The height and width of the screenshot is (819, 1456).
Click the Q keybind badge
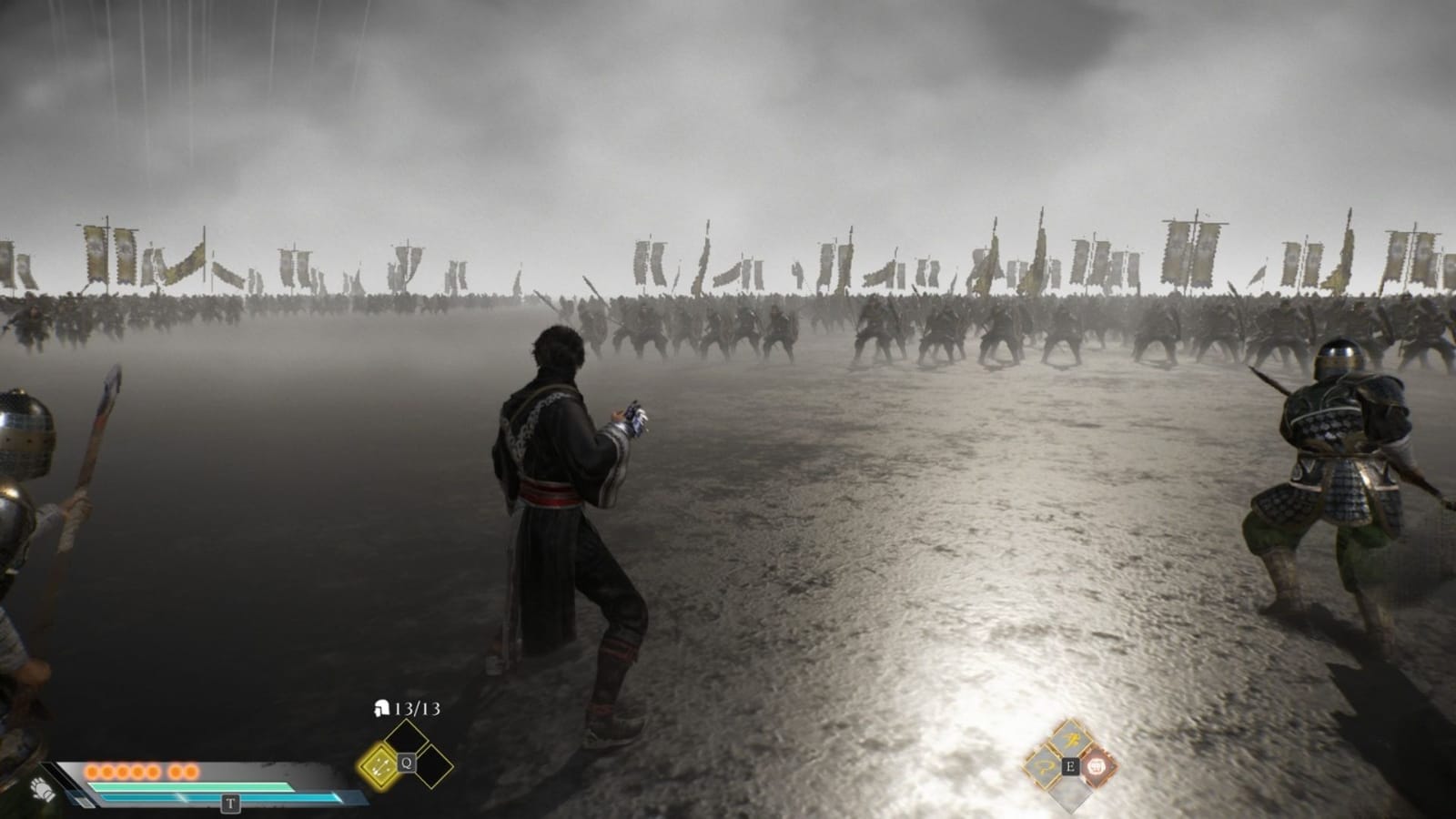[407, 762]
